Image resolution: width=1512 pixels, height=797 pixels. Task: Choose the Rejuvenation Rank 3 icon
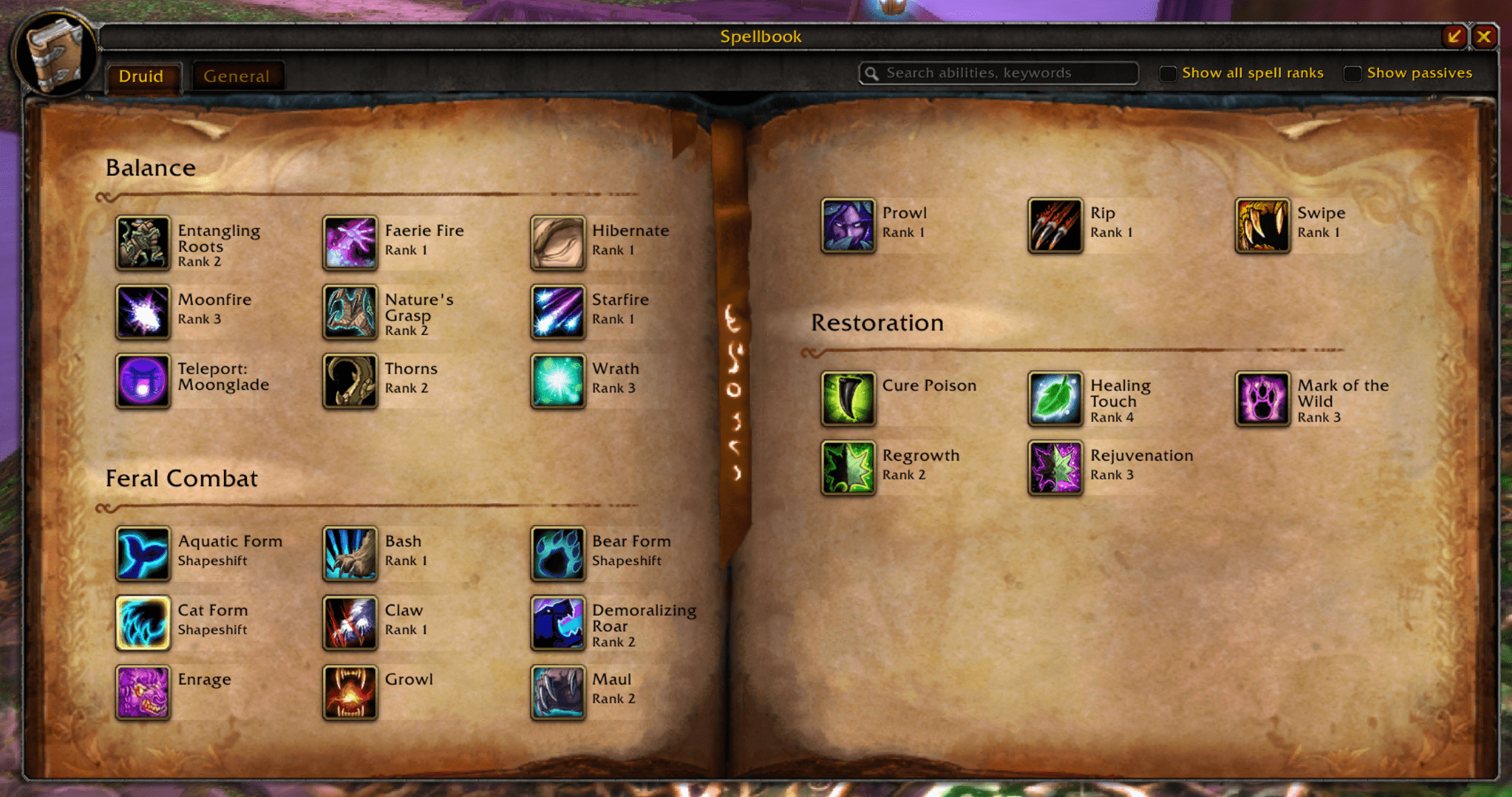point(1055,468)
